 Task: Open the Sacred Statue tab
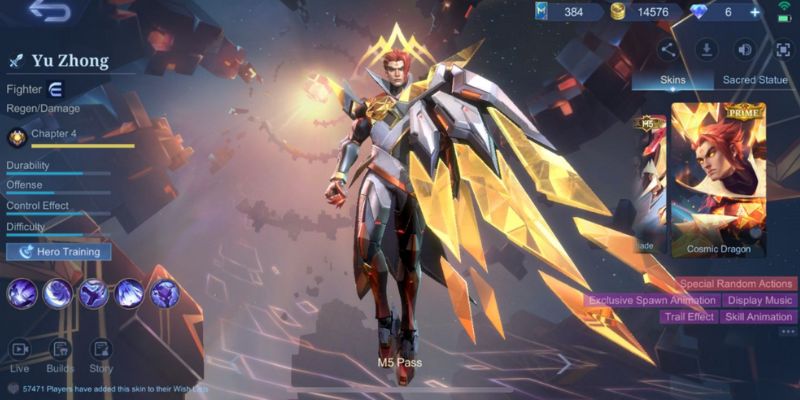(756, 80)
